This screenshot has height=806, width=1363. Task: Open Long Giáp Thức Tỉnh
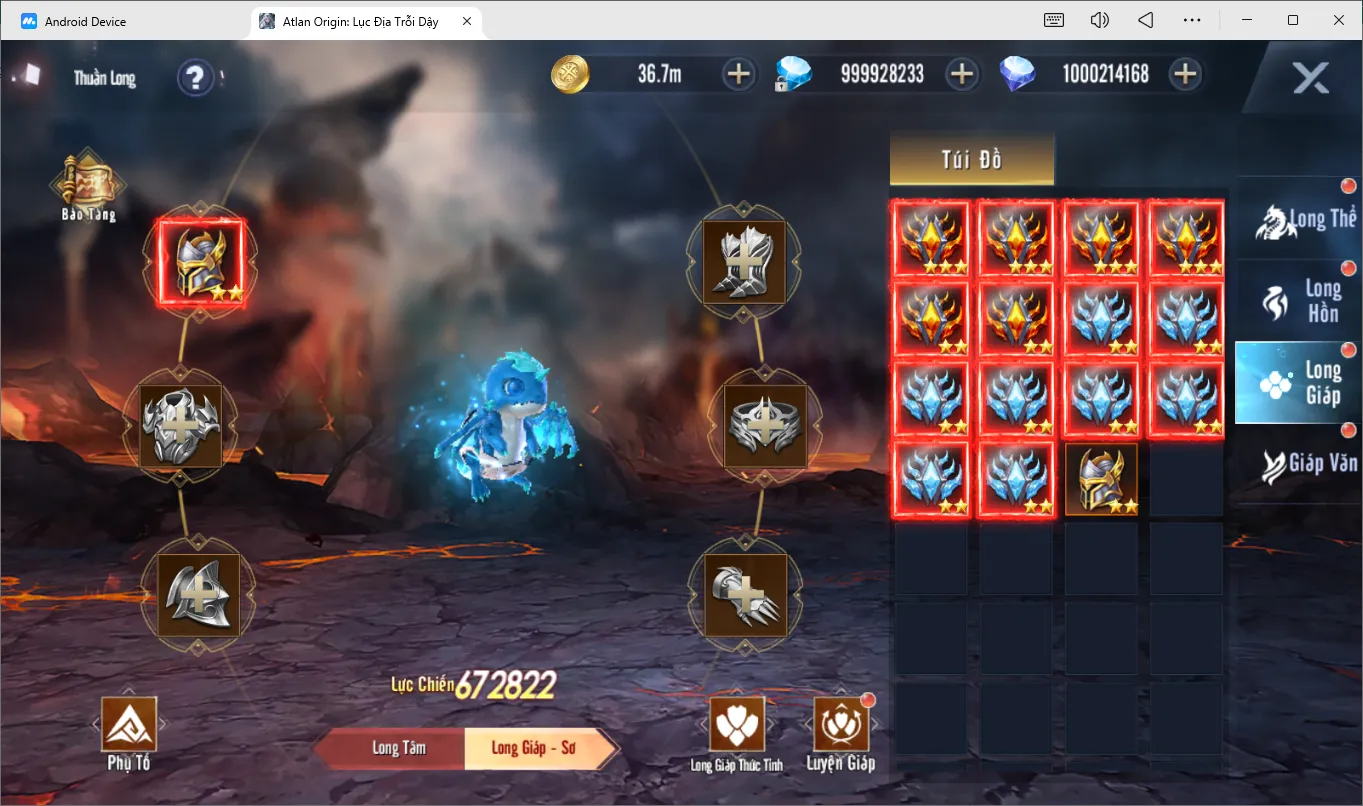click(736, 734)
